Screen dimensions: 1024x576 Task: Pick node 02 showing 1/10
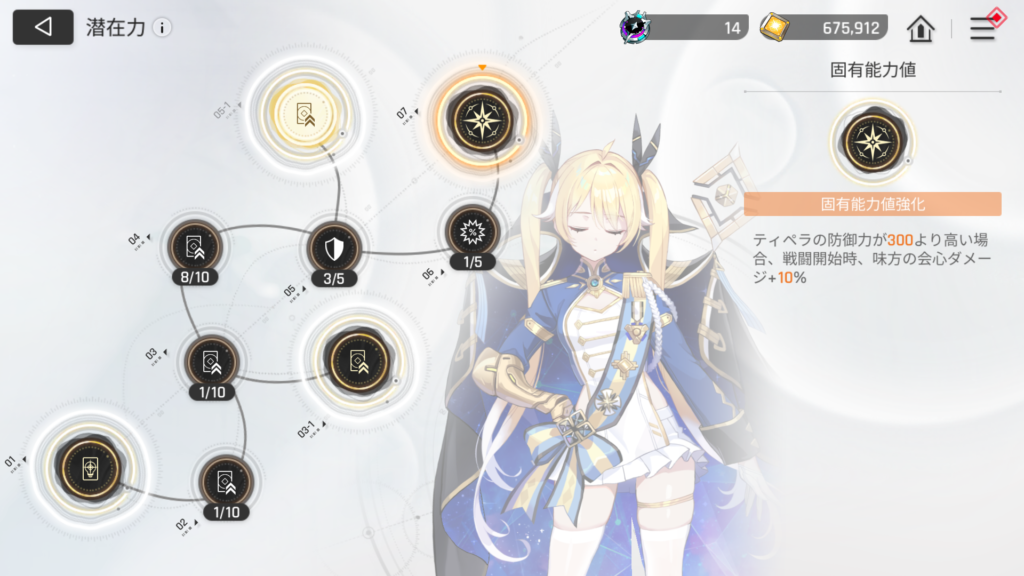coord(225,482)
